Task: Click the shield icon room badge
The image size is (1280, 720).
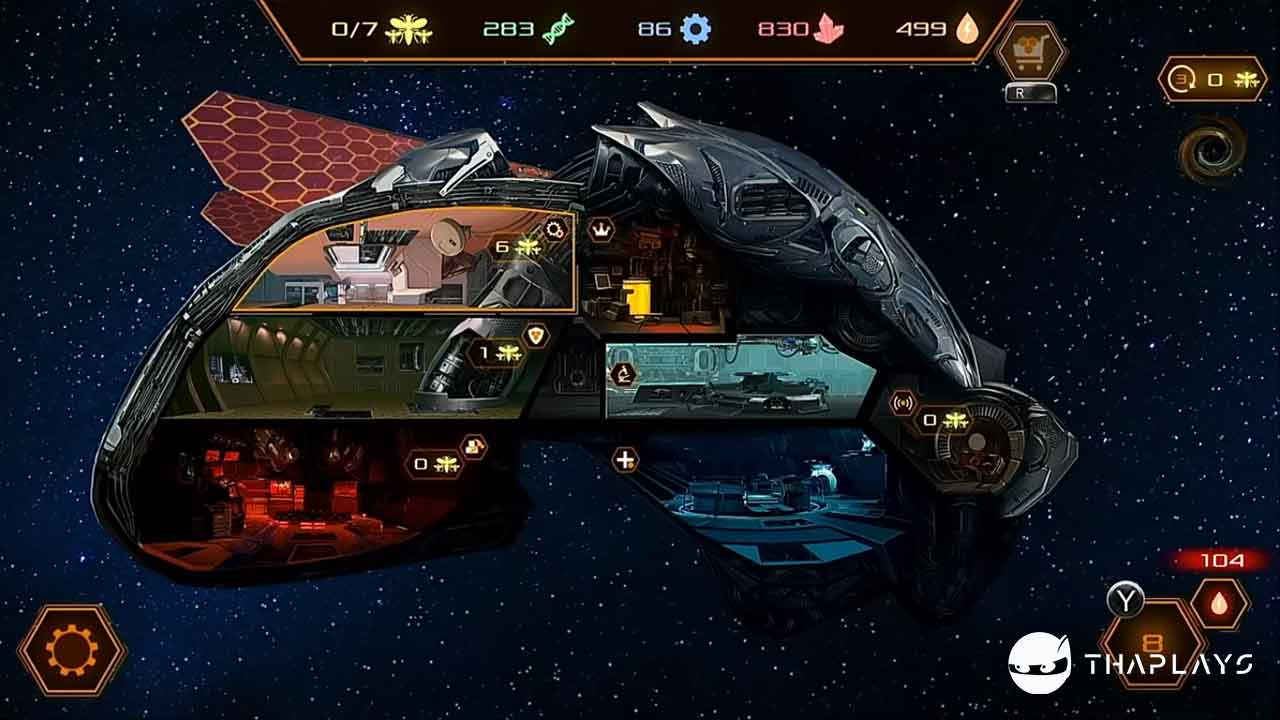Action: pos(537,336)
